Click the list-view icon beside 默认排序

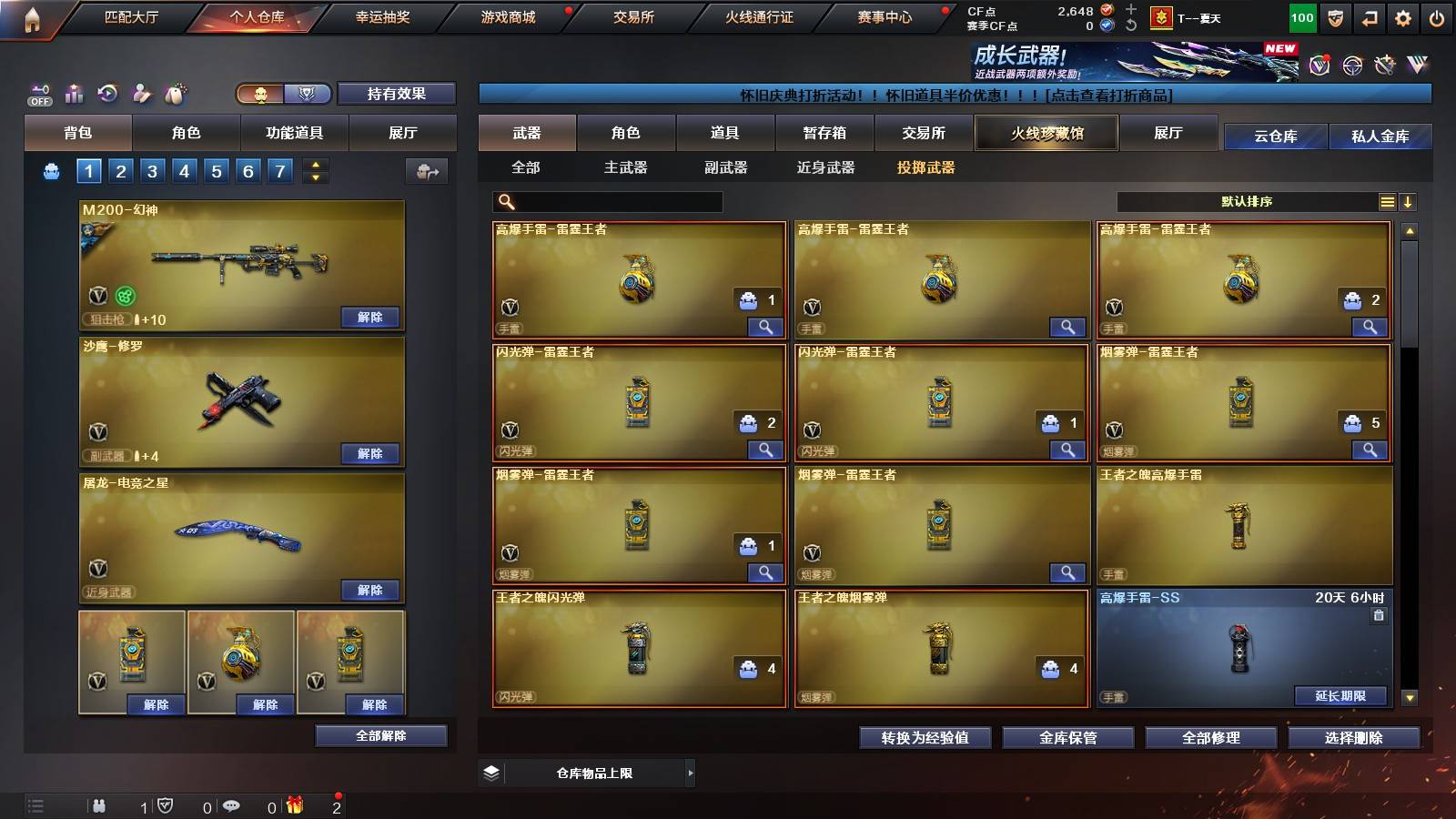(1387, 201)
